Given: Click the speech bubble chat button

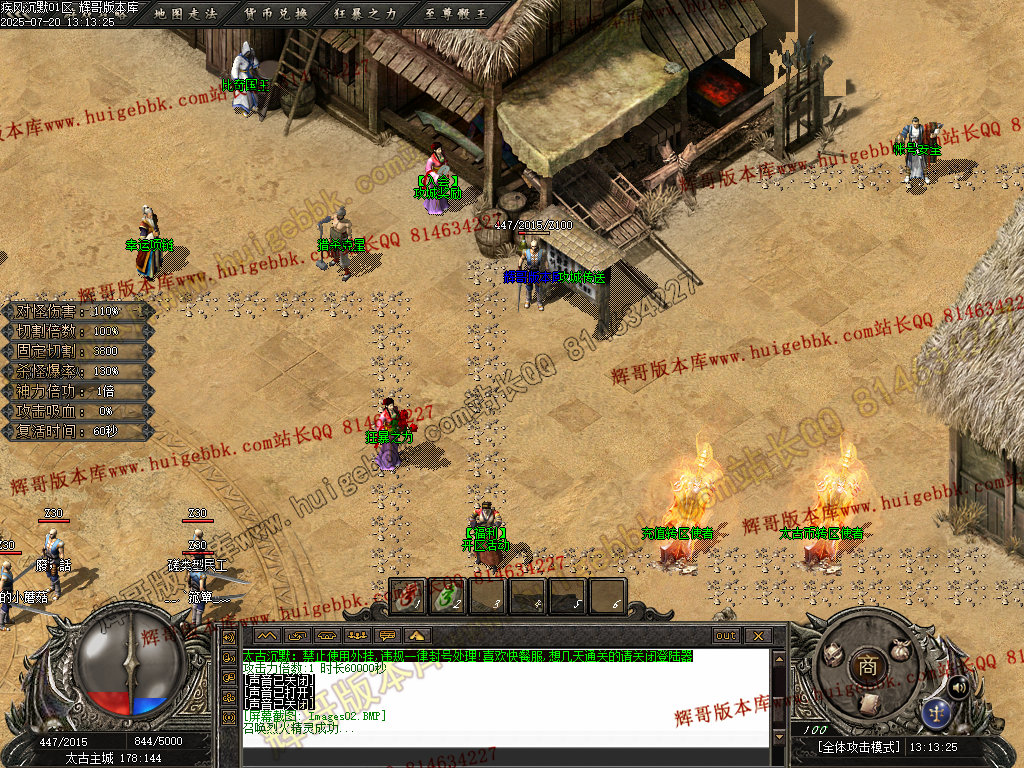Looking at the screenshot, I should [x=388, y=636].
